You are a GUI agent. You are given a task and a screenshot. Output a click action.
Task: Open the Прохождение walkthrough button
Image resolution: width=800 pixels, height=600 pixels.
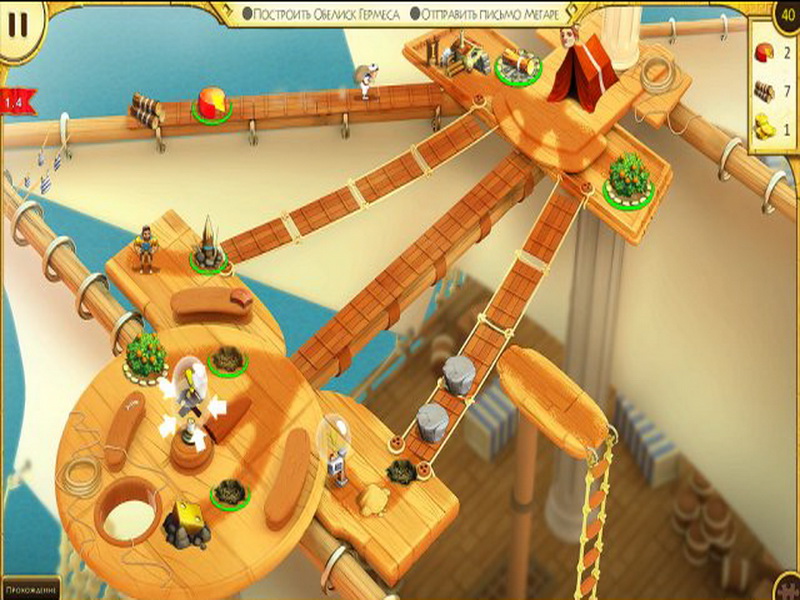pos(29,590)
